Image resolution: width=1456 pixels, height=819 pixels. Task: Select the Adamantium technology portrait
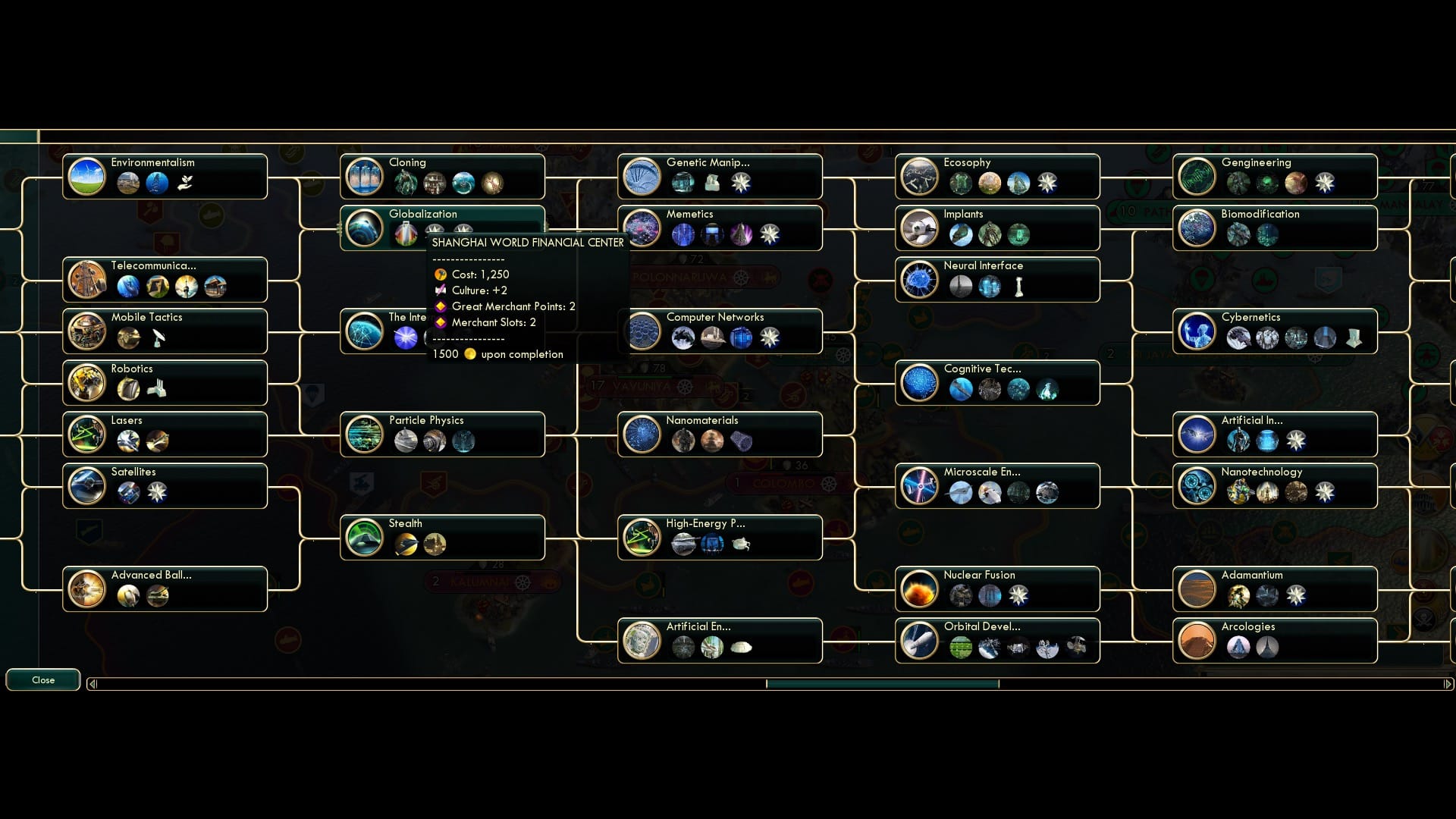point(1197,589)
